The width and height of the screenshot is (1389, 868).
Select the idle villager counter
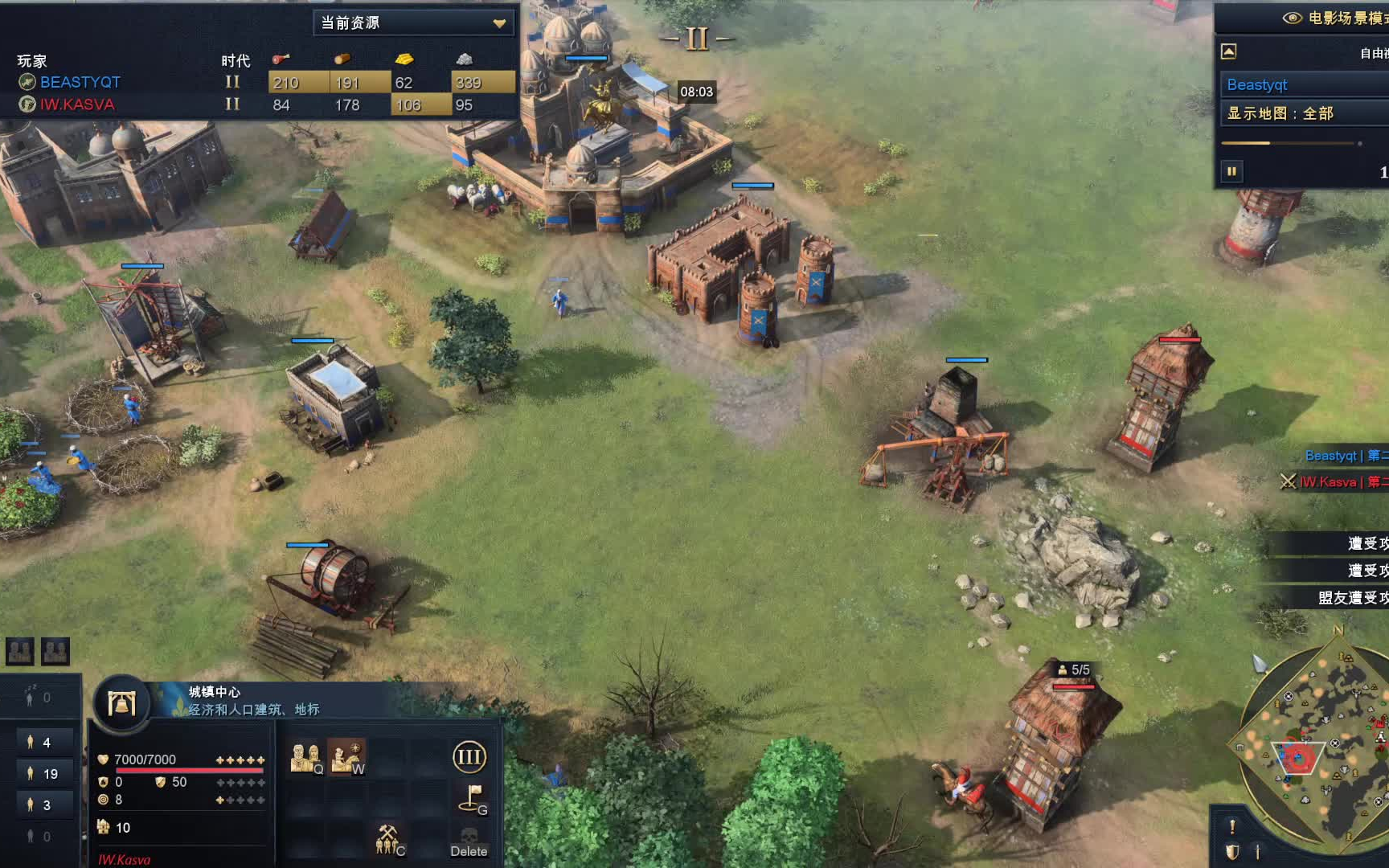click(x=38, y=698)
